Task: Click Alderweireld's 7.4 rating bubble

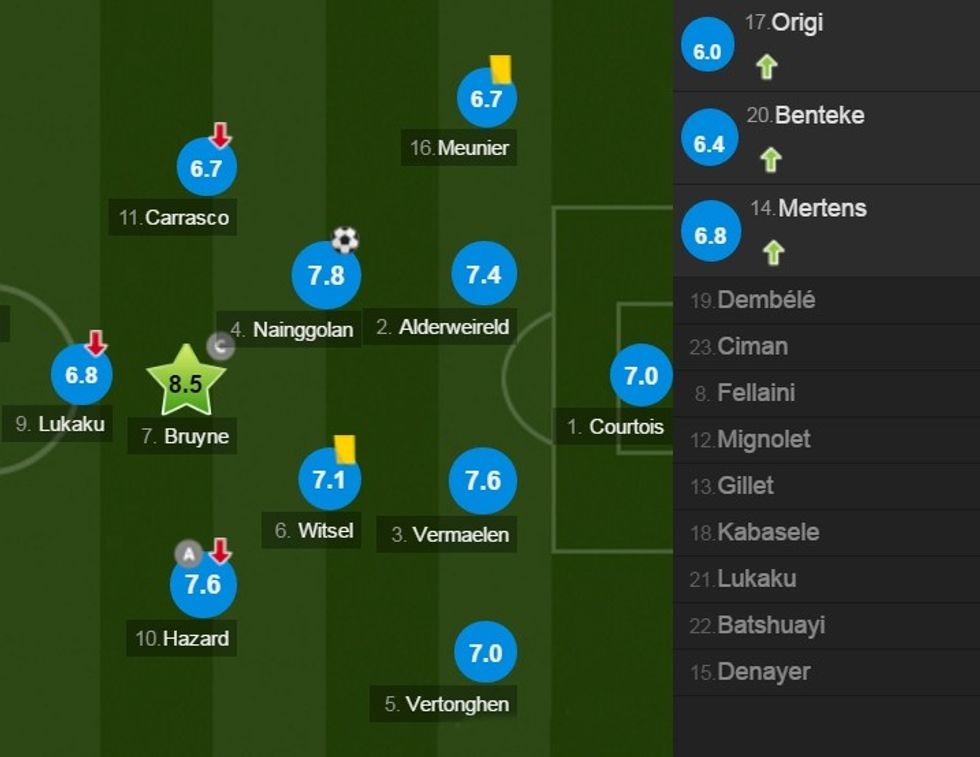Action: (484, 274)
